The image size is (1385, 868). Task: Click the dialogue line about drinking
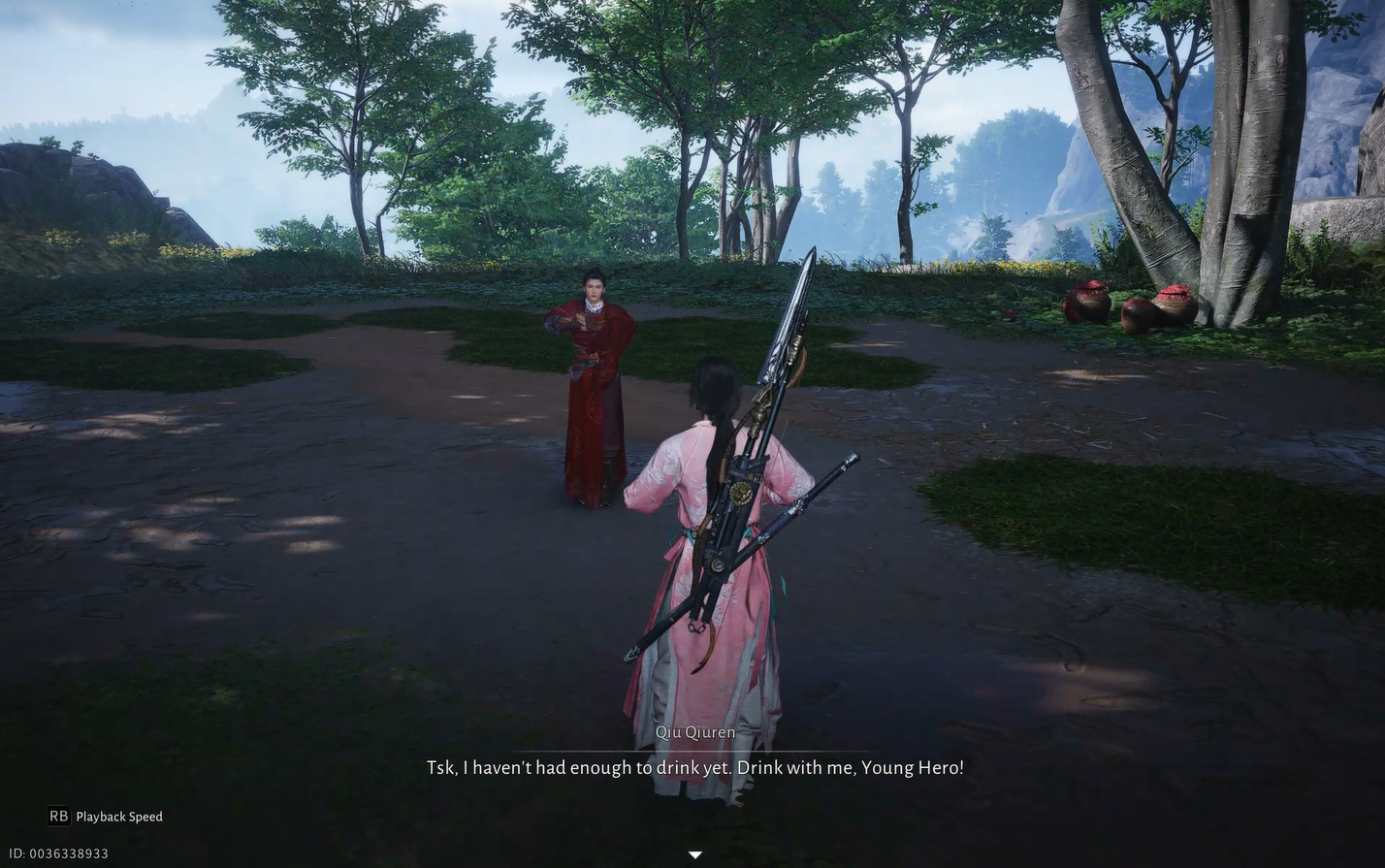pyautogui.click(x=694, y=766)
